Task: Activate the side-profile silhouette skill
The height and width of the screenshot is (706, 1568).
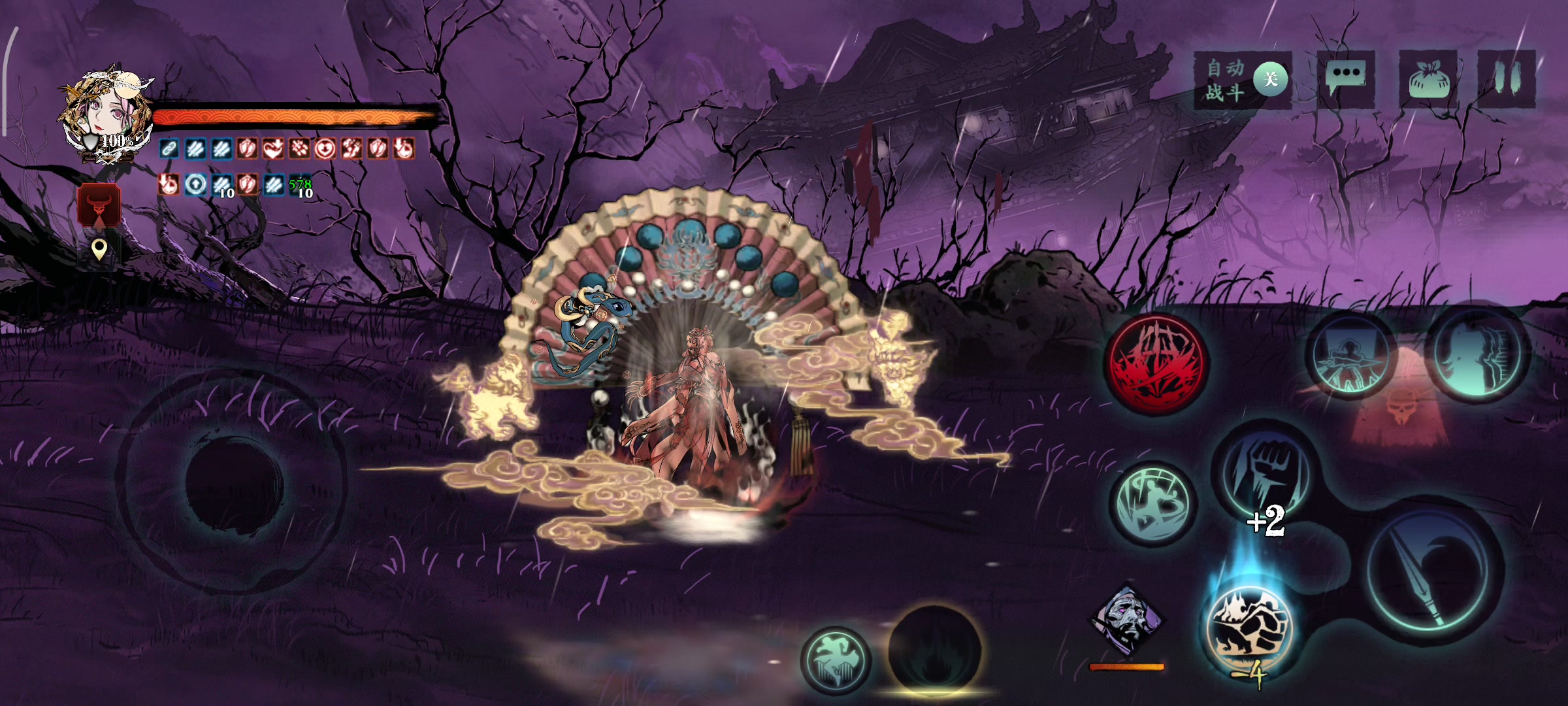Action: [x=1478, y=353]
